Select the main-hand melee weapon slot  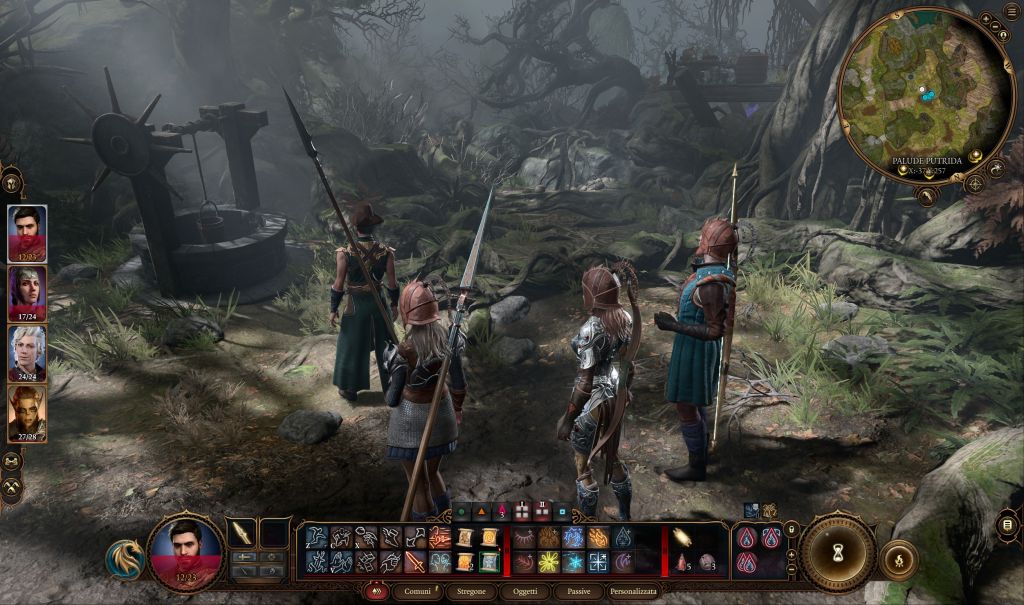coord(243,533)
